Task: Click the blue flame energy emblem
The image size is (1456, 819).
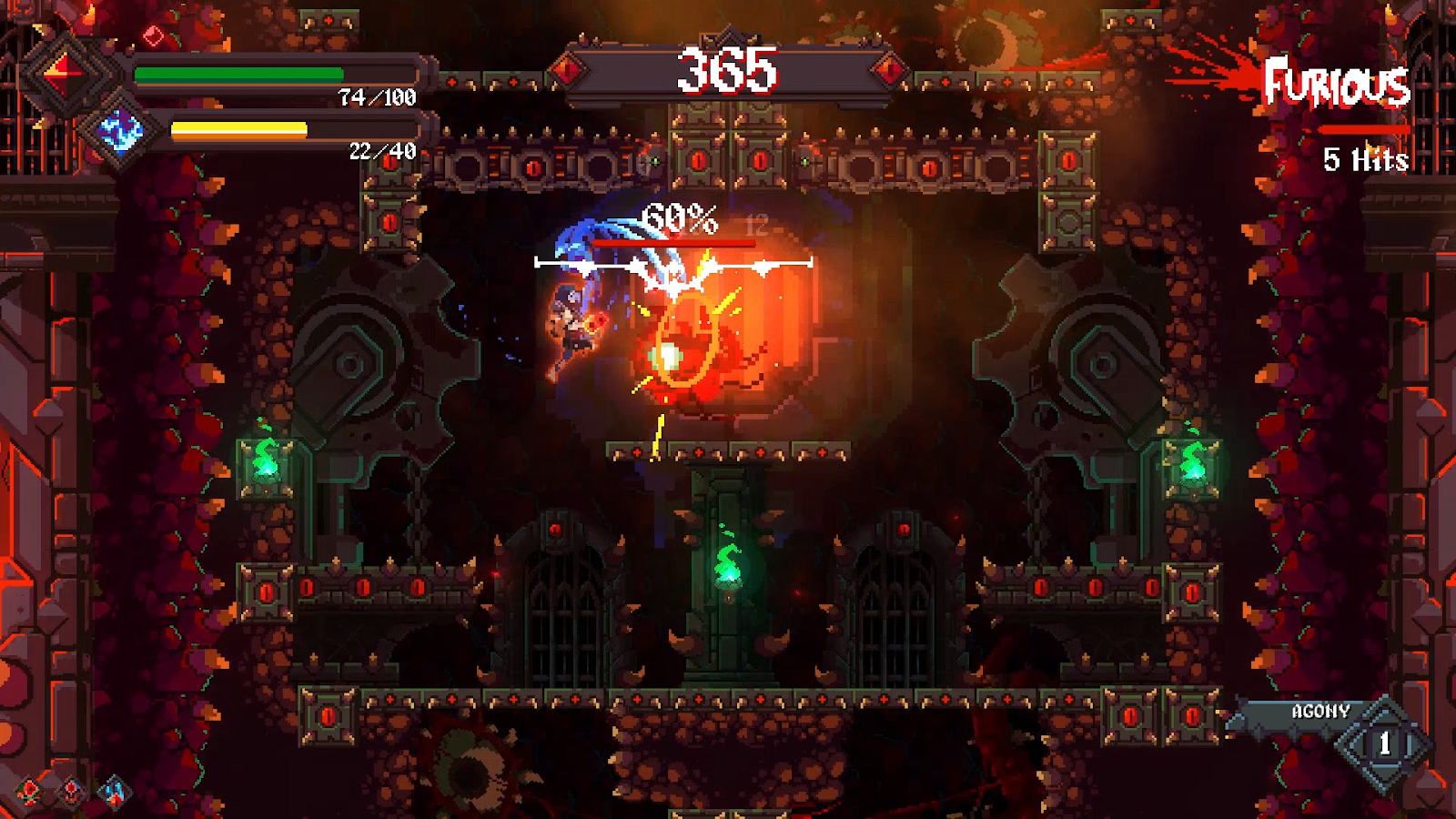Action: click(121, 133)
